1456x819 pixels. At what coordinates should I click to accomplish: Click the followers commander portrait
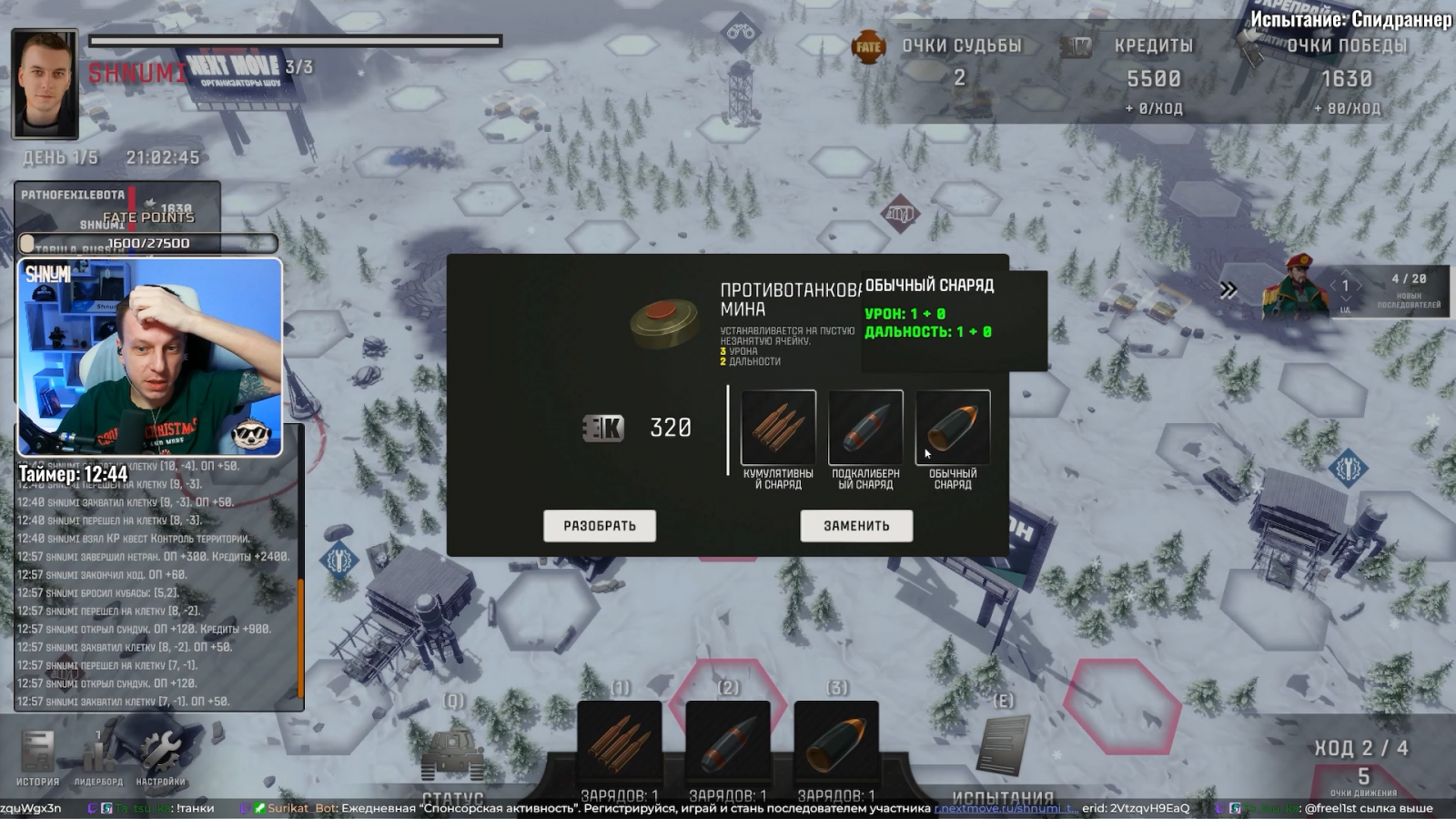[x=1295, y=288]
